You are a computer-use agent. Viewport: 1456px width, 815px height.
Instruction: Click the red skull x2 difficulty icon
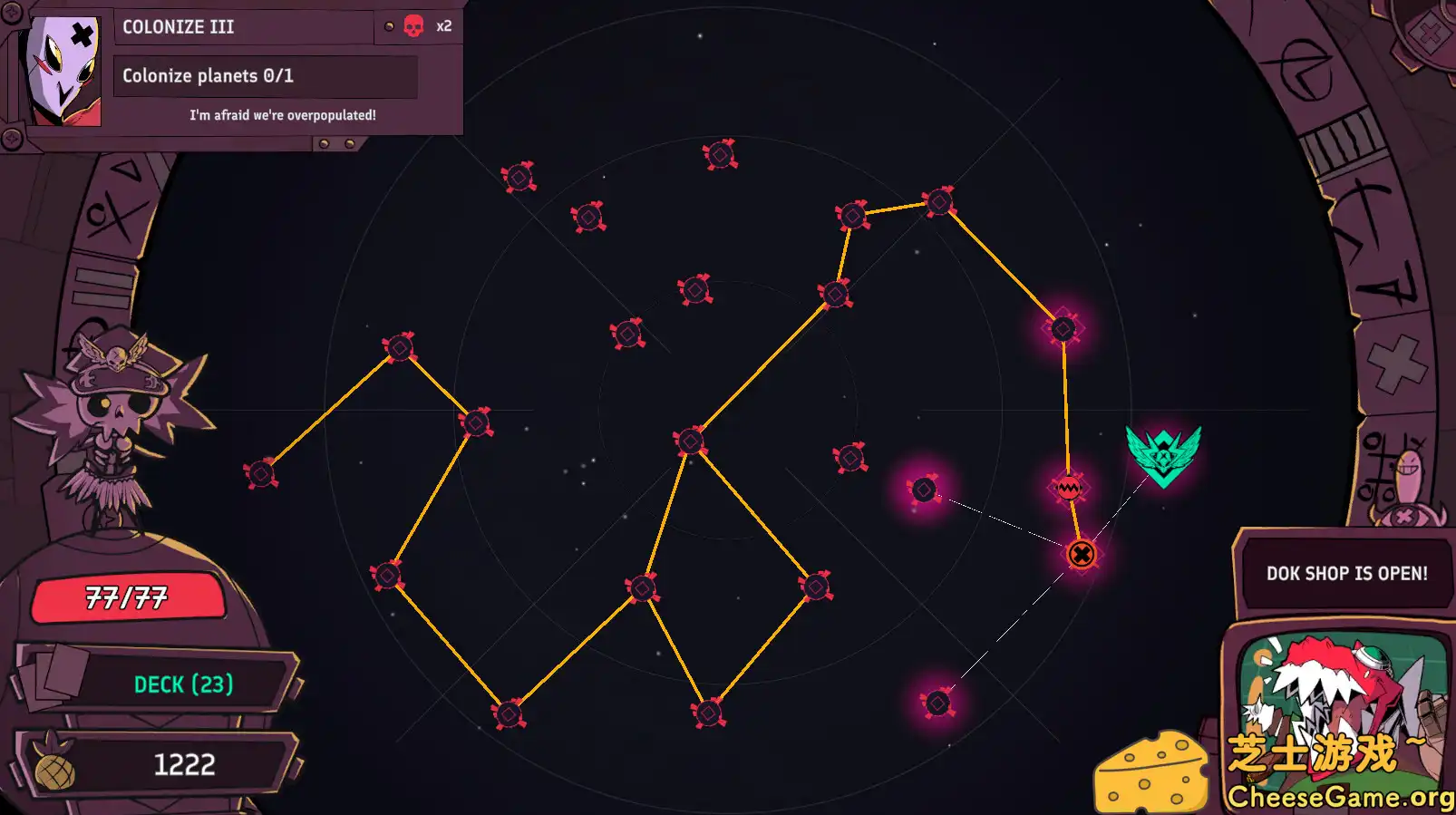coord(414,26)
